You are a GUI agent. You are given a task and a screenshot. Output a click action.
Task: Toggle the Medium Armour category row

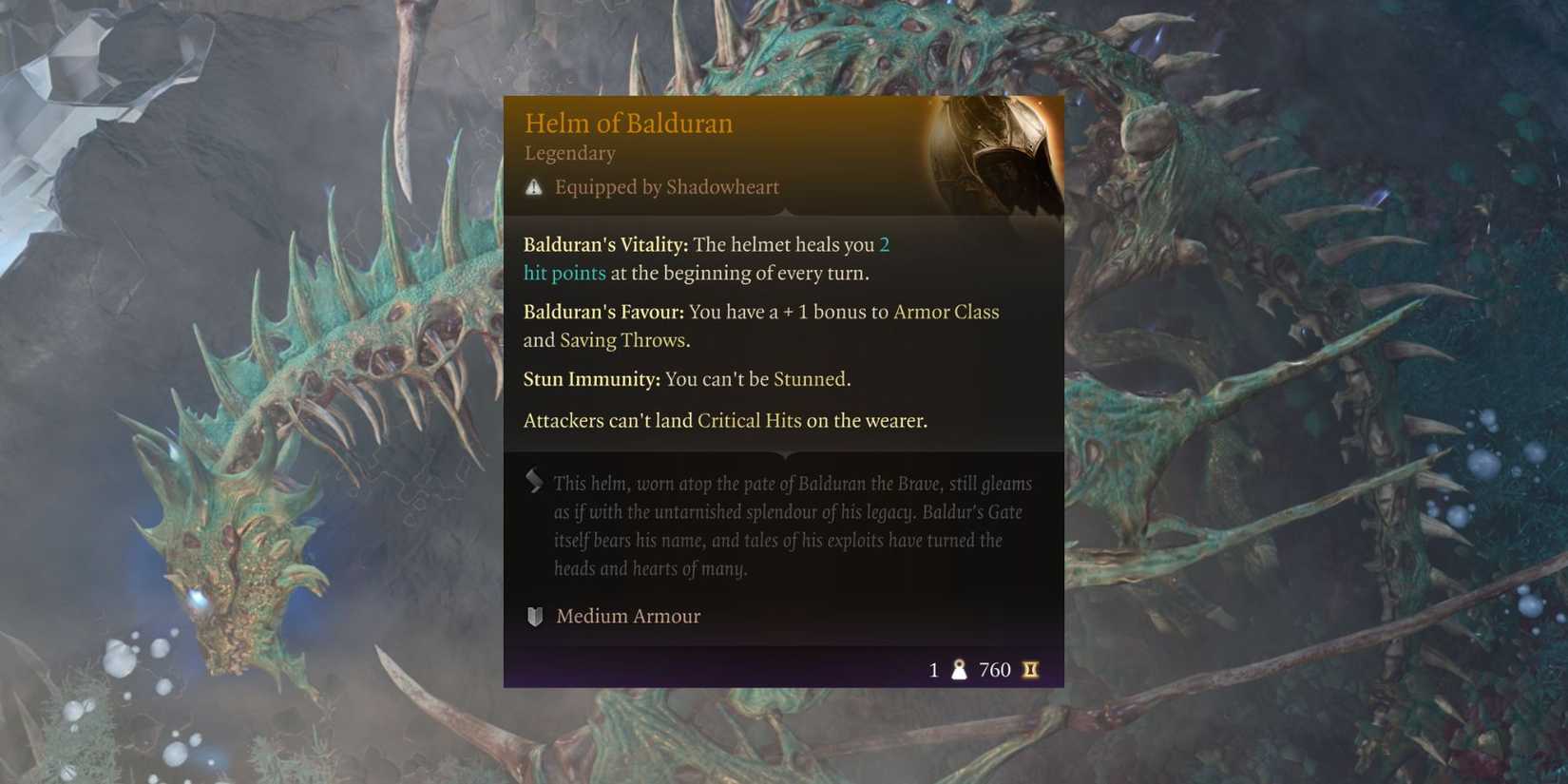click(x=627, y=616)
